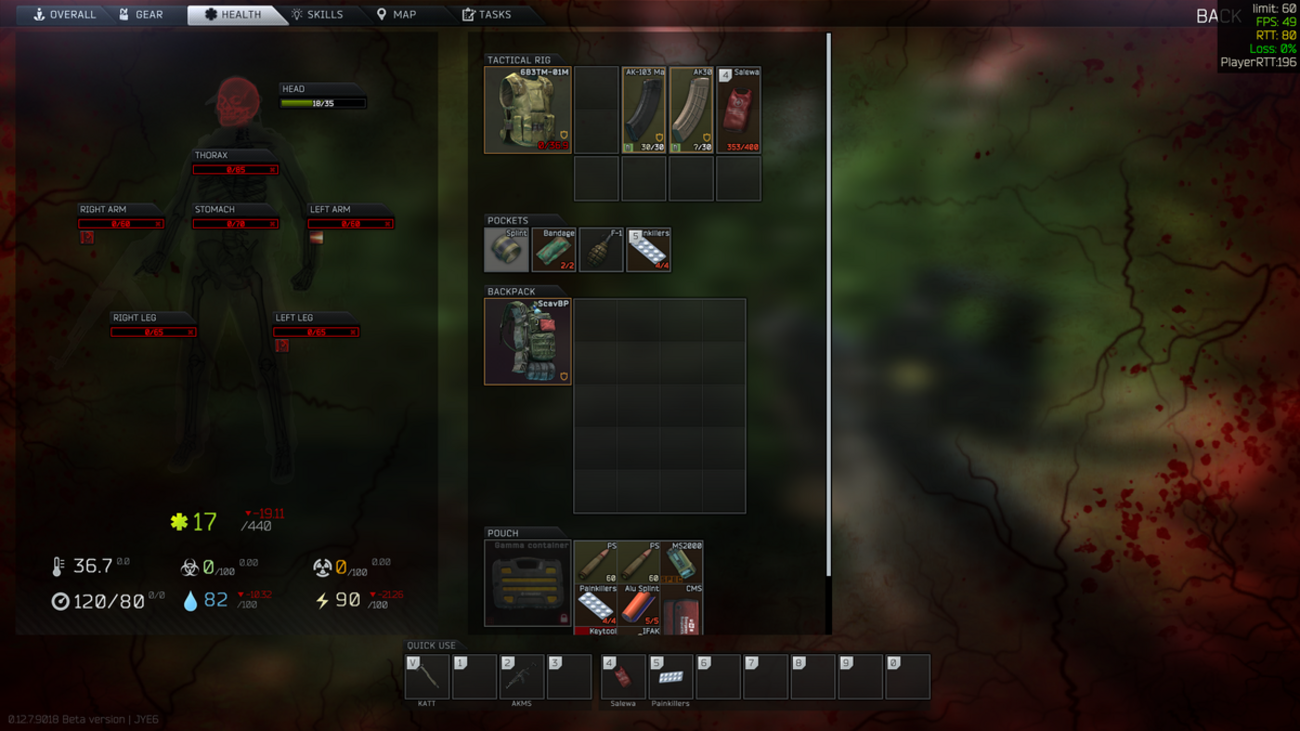Select the ScavBP backpack
1300x731 pixels.
(x=528, y=342)
